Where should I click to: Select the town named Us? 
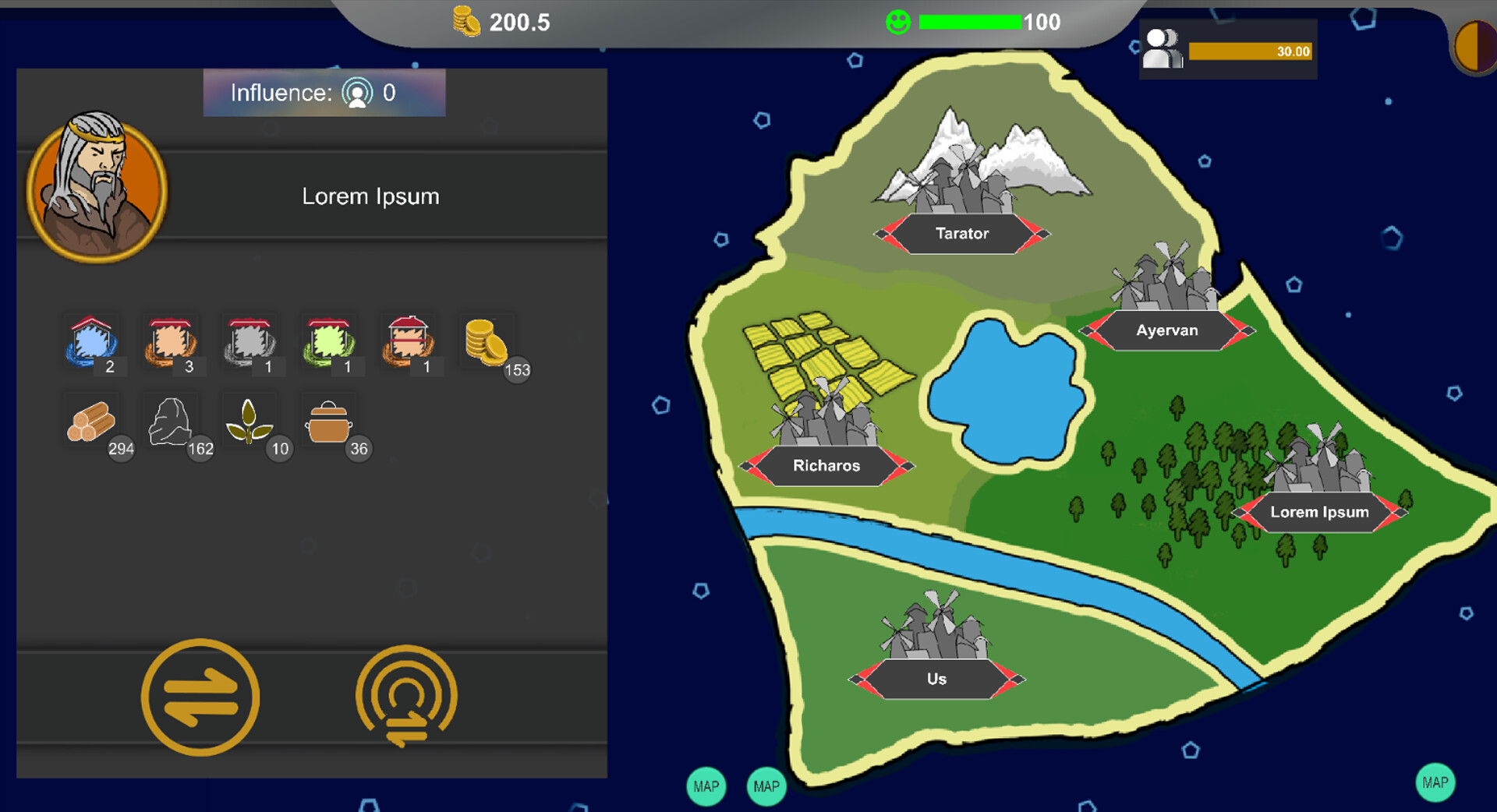[936, 678]
